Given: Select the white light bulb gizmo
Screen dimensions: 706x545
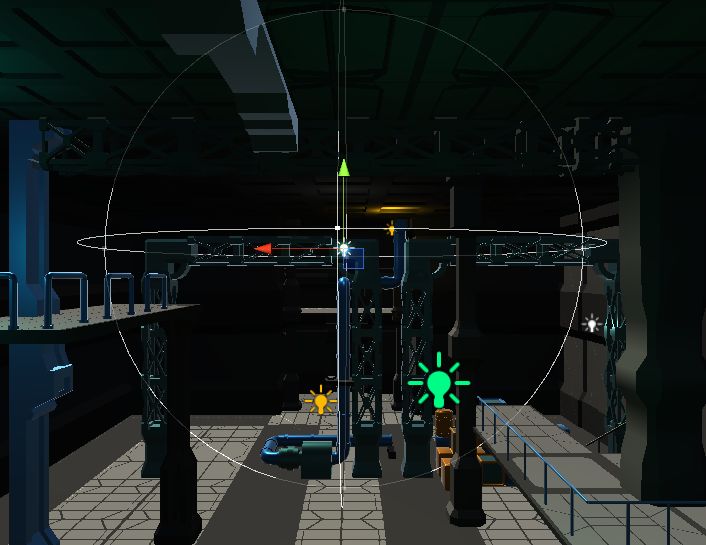Looking at the screenshot, I should point(591,323).
